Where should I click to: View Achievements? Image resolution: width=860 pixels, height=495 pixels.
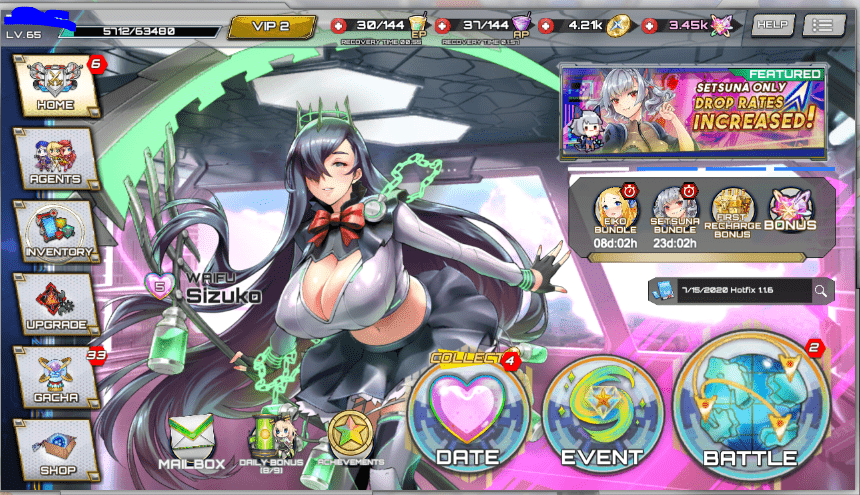351,441
